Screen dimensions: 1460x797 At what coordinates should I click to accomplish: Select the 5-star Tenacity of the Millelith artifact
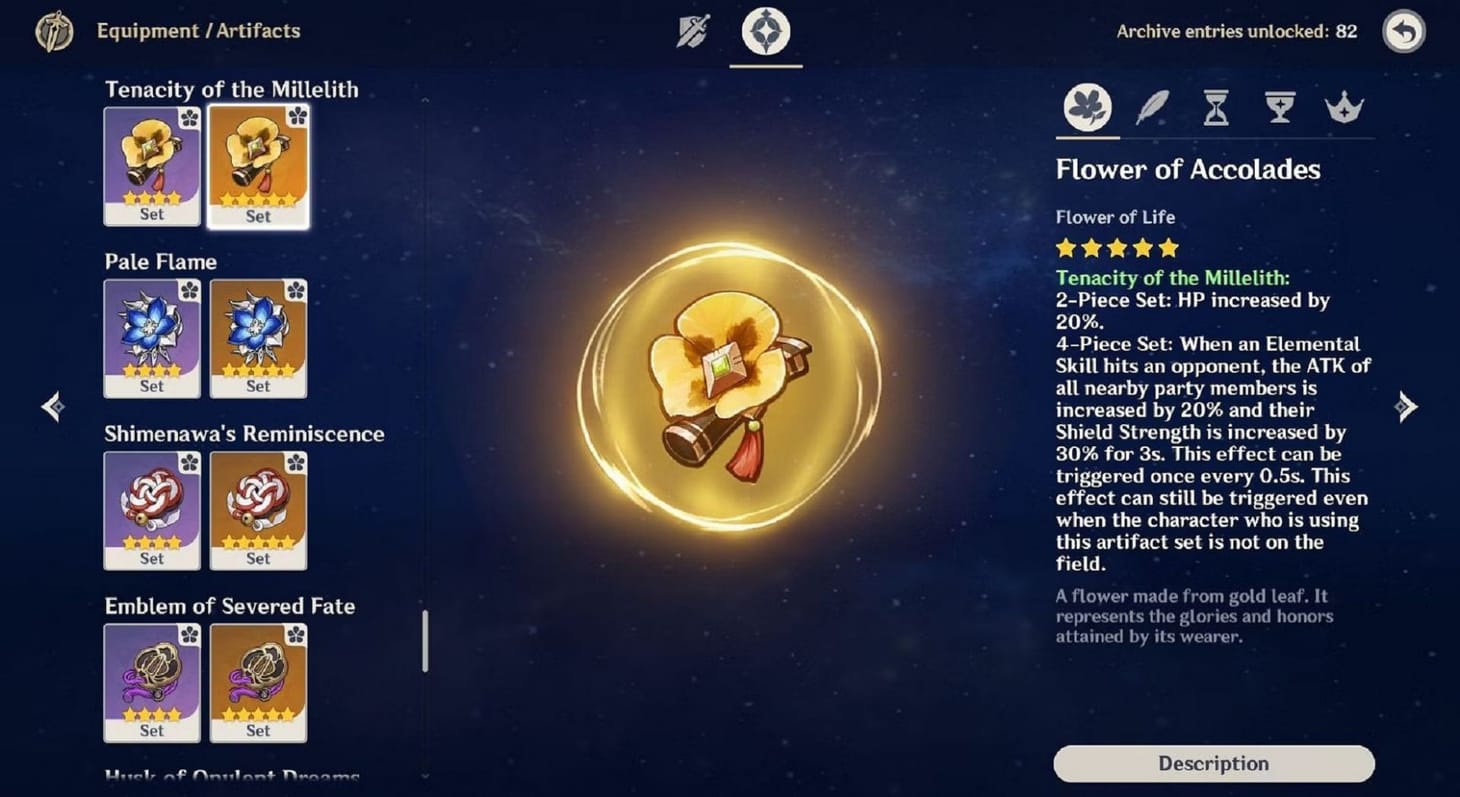(x=258, y=165)
